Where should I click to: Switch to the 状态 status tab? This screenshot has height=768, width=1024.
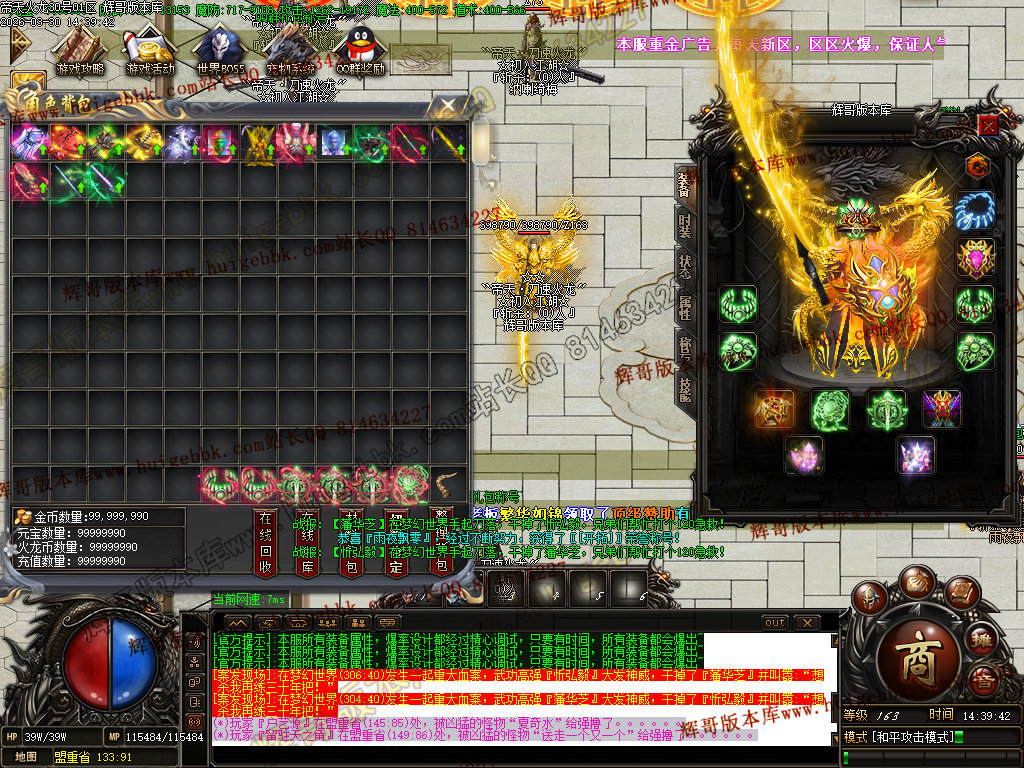pos(685,266)
